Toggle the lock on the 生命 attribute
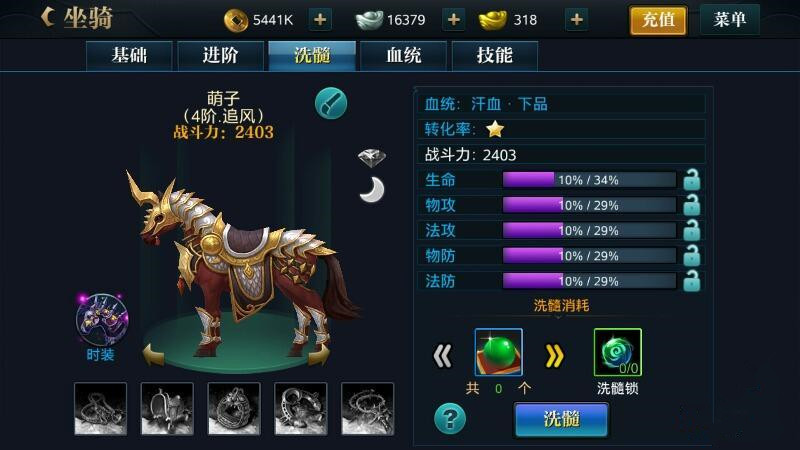Screen dimensions: 800x450 click(690, 180)
